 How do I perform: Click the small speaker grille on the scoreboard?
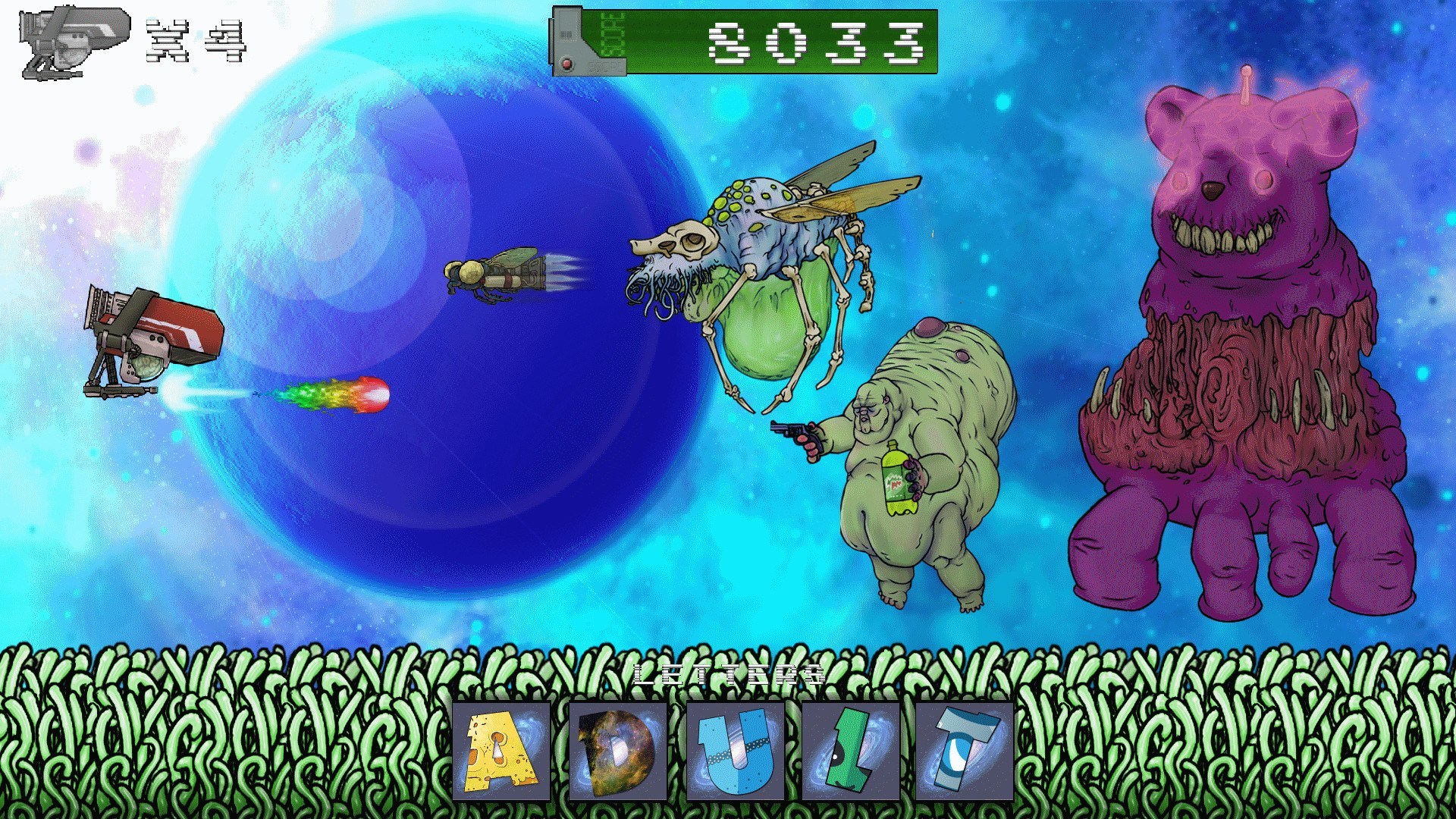coord(565,34)
